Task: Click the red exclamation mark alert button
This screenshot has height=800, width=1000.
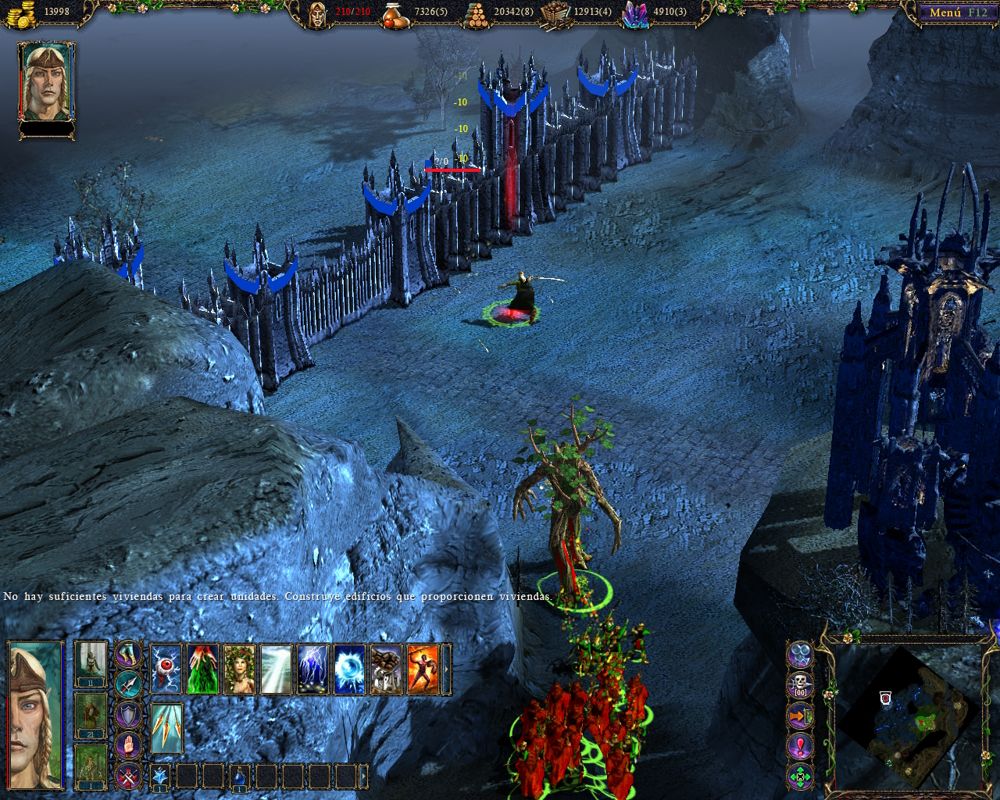Action: pos(800,746)
